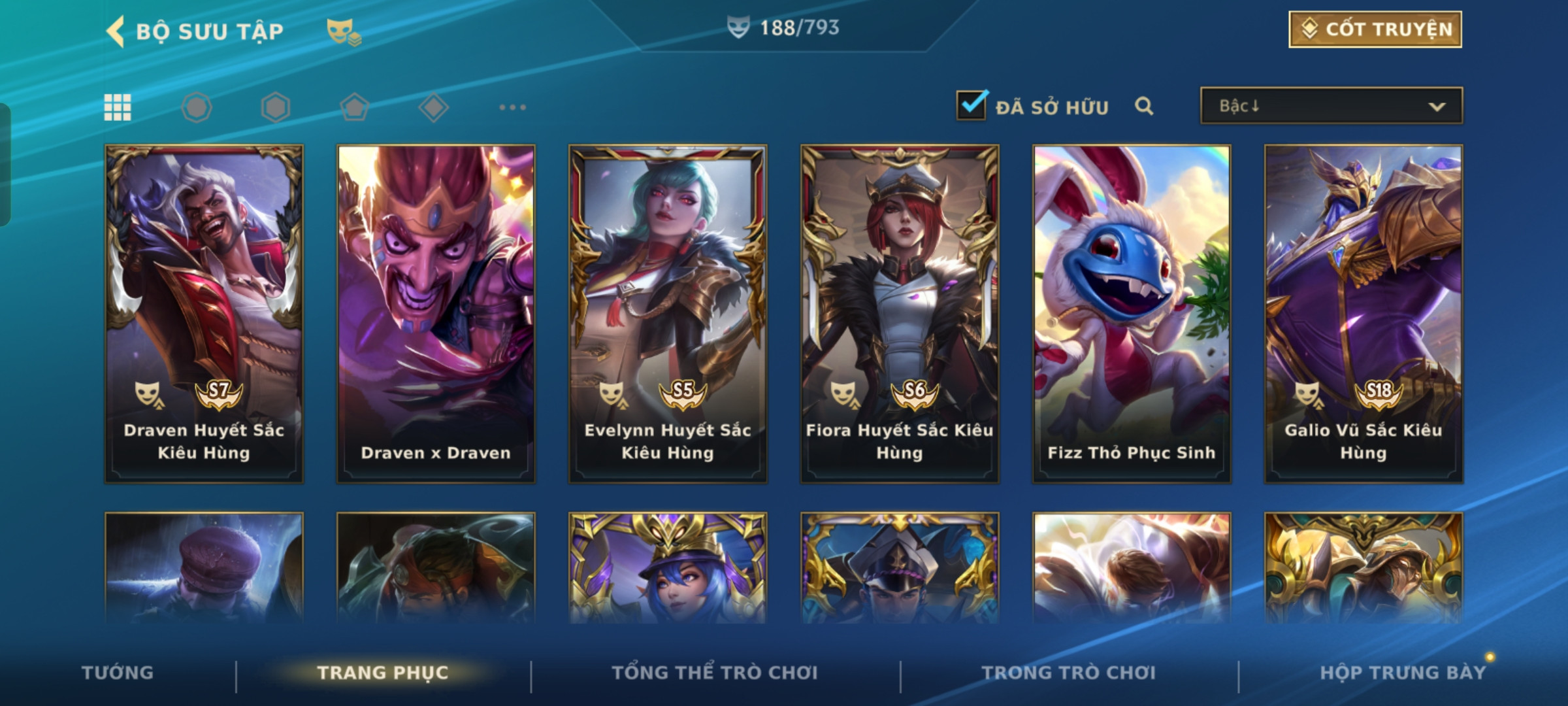Open the Cốt Truyện button
Image resolution: width=1568 pixels, height=706 pixels.
[x=1375, y=29]
